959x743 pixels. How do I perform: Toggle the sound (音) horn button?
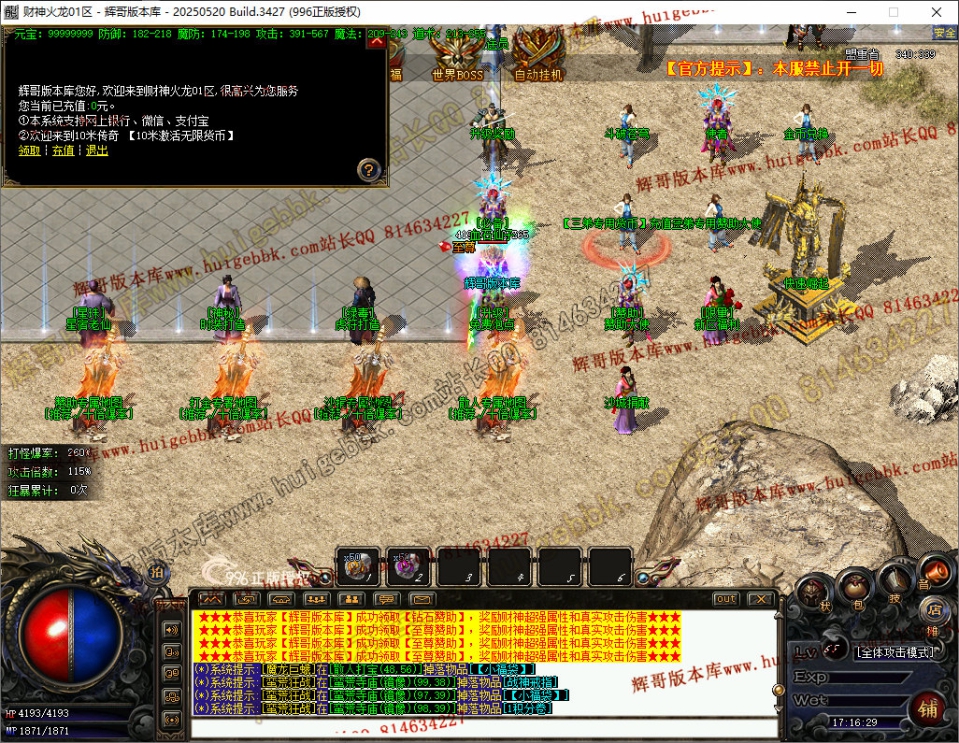(936, 571)
